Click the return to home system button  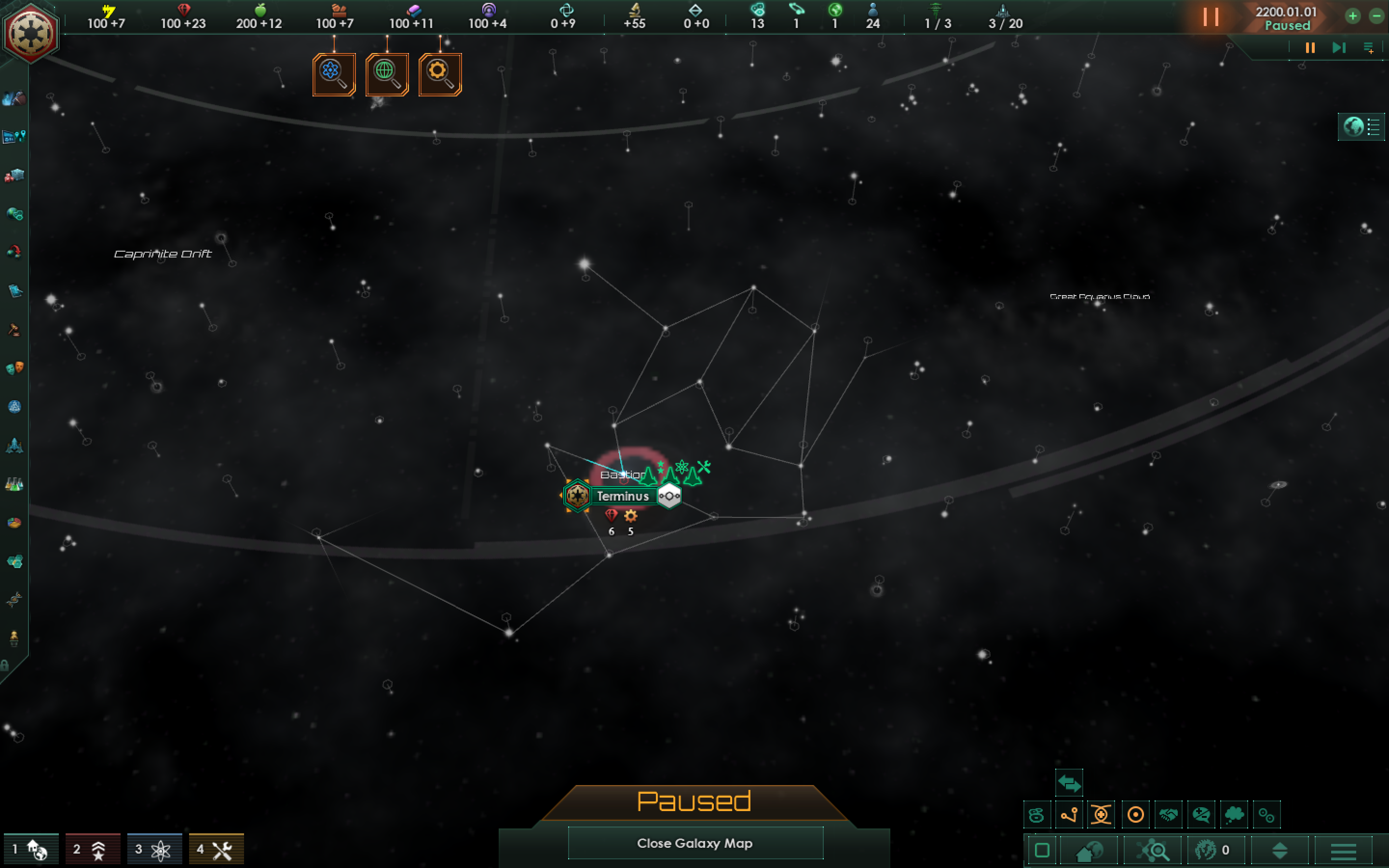click(1088, 851)
